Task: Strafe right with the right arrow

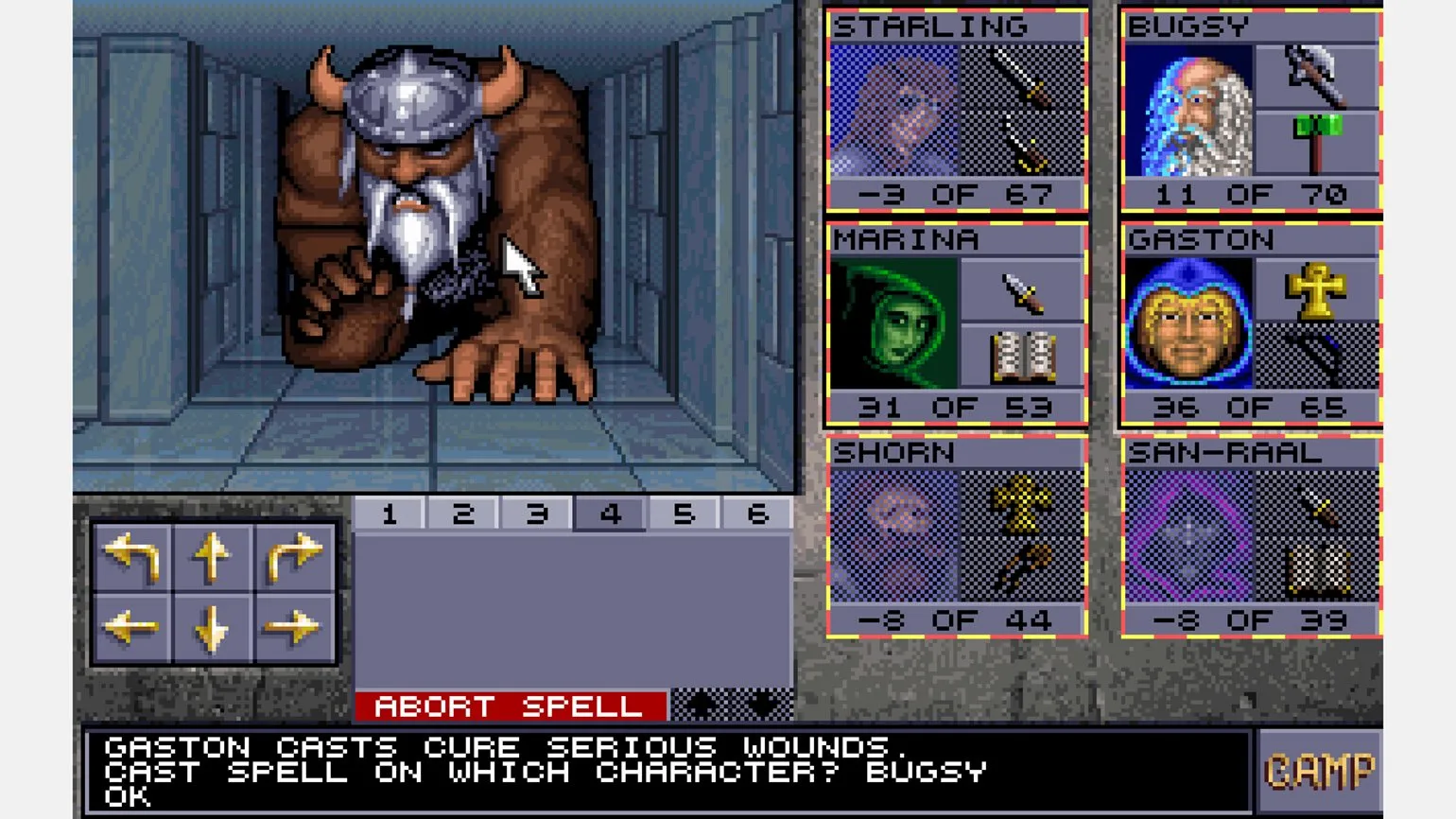Action: (293, 627)
